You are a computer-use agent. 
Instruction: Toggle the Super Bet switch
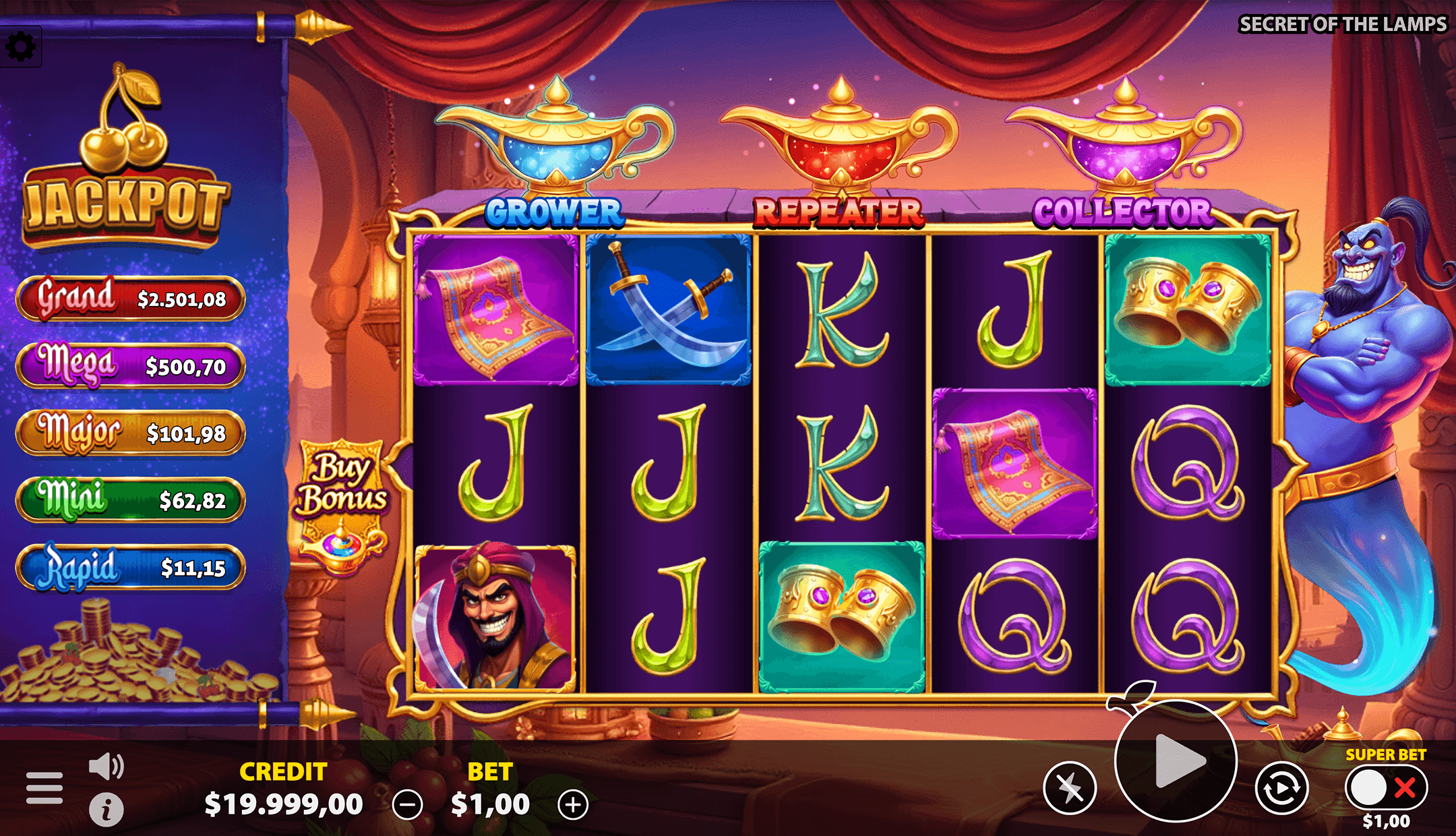[1386, 787]
